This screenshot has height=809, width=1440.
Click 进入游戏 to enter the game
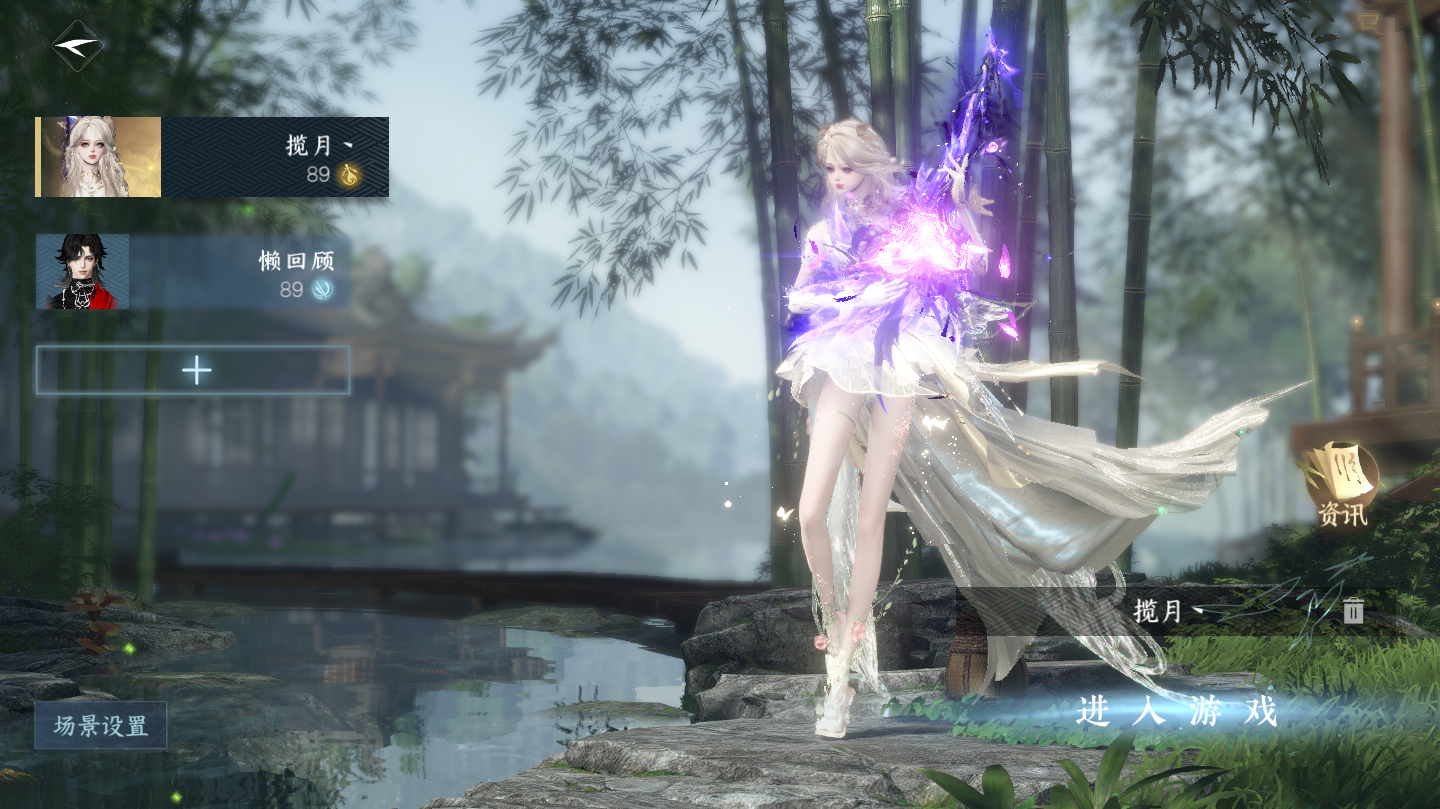pyautogui.click(x=1177, y=712)
